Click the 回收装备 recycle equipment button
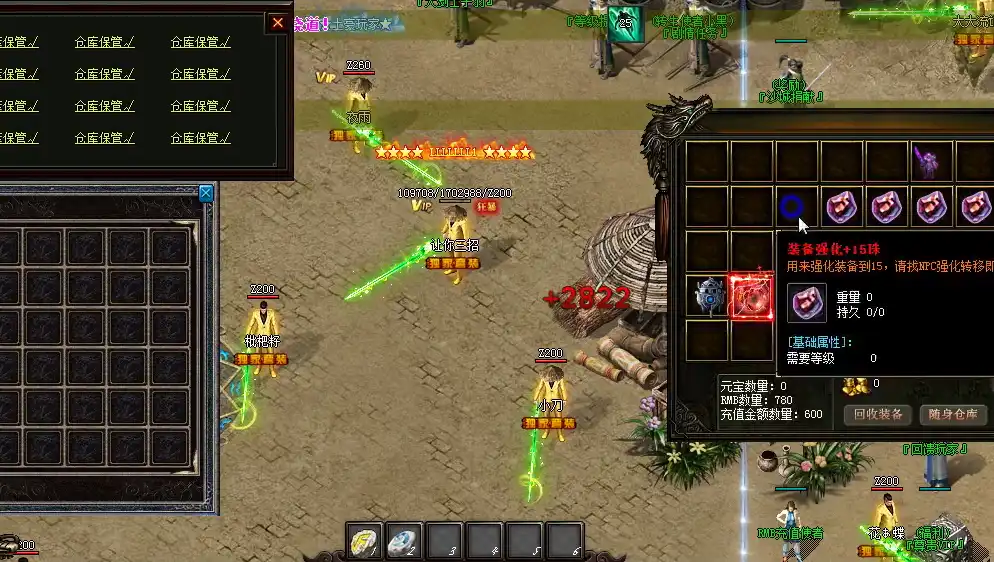 tap(878, 414)
